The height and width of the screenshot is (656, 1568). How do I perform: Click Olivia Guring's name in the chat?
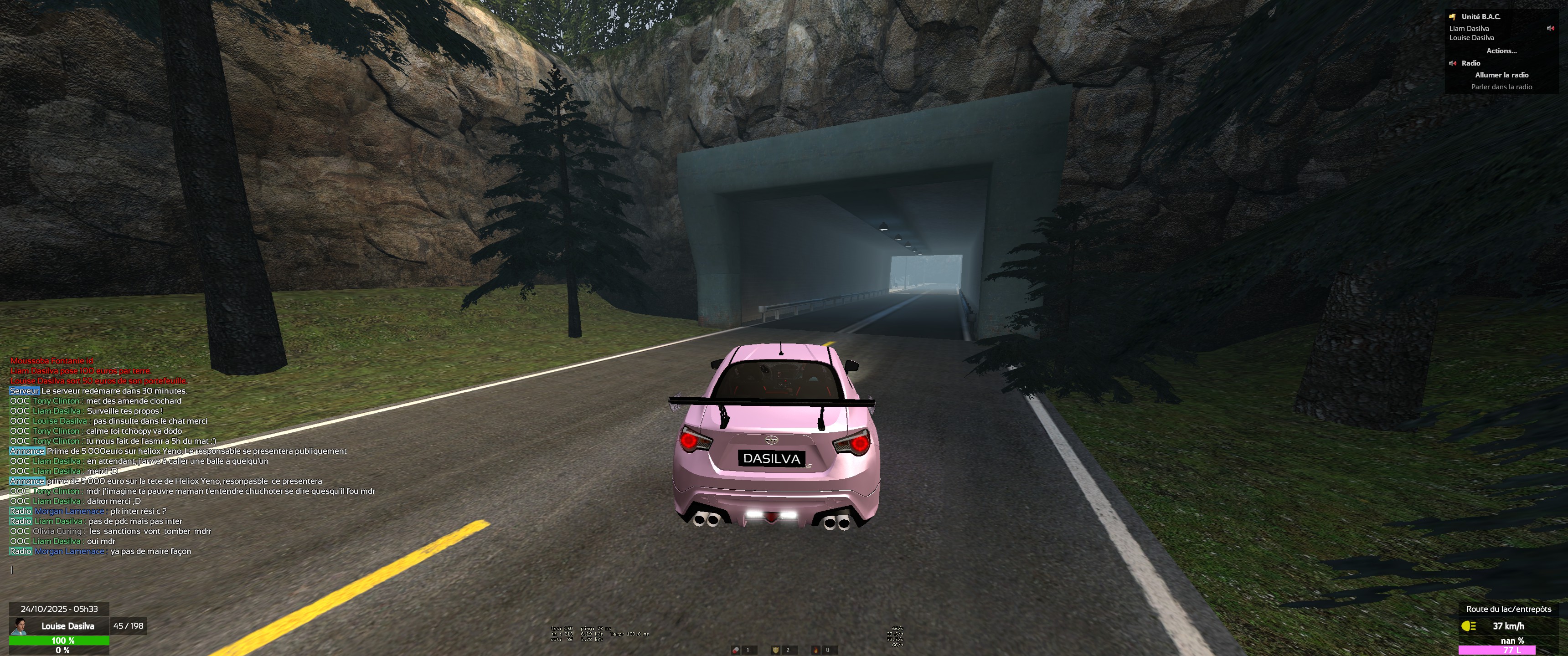click(57, 531)
